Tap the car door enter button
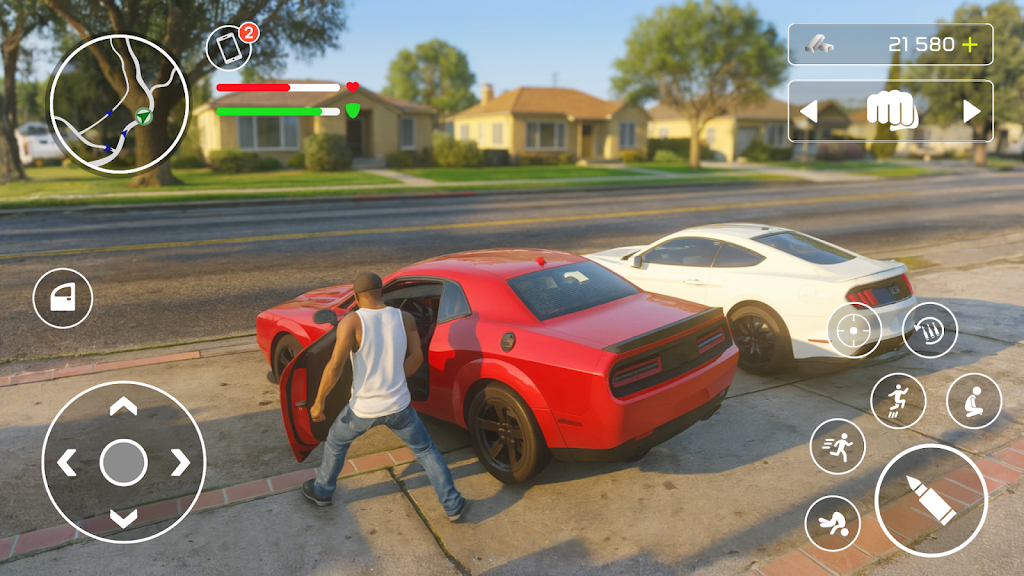 [63, 298]
